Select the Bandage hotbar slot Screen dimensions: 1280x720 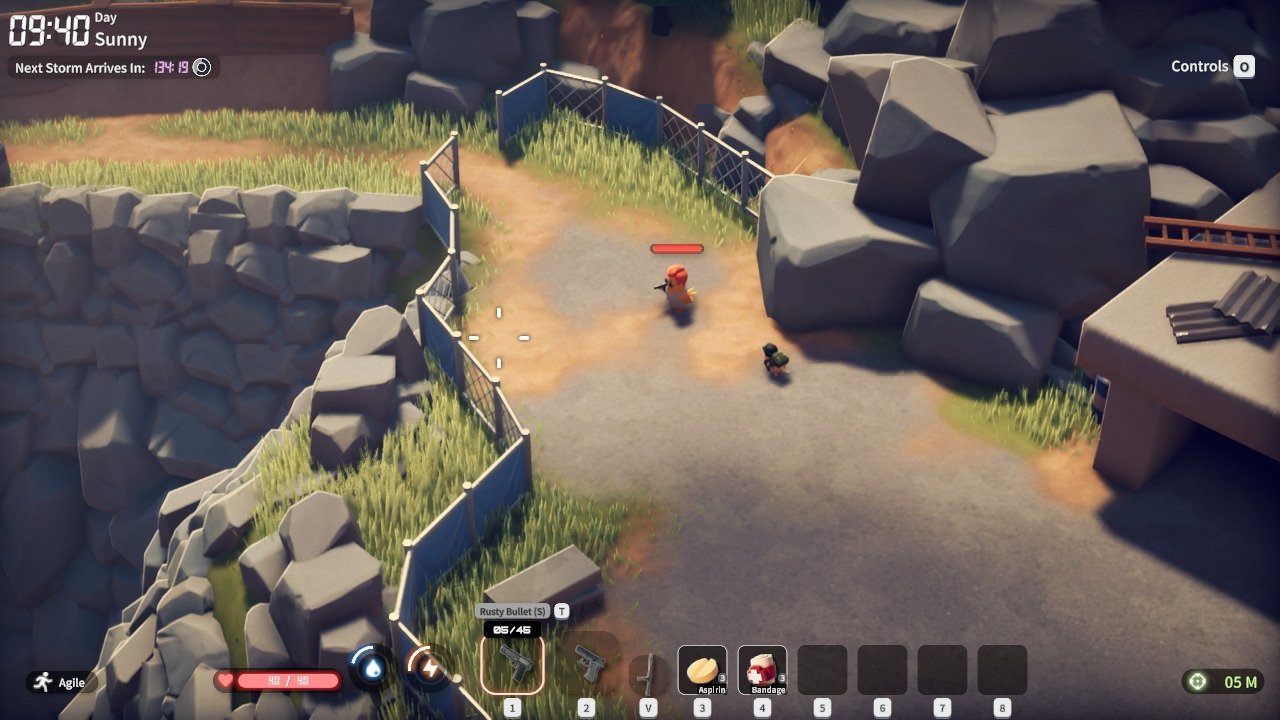[x=762, y=669]
